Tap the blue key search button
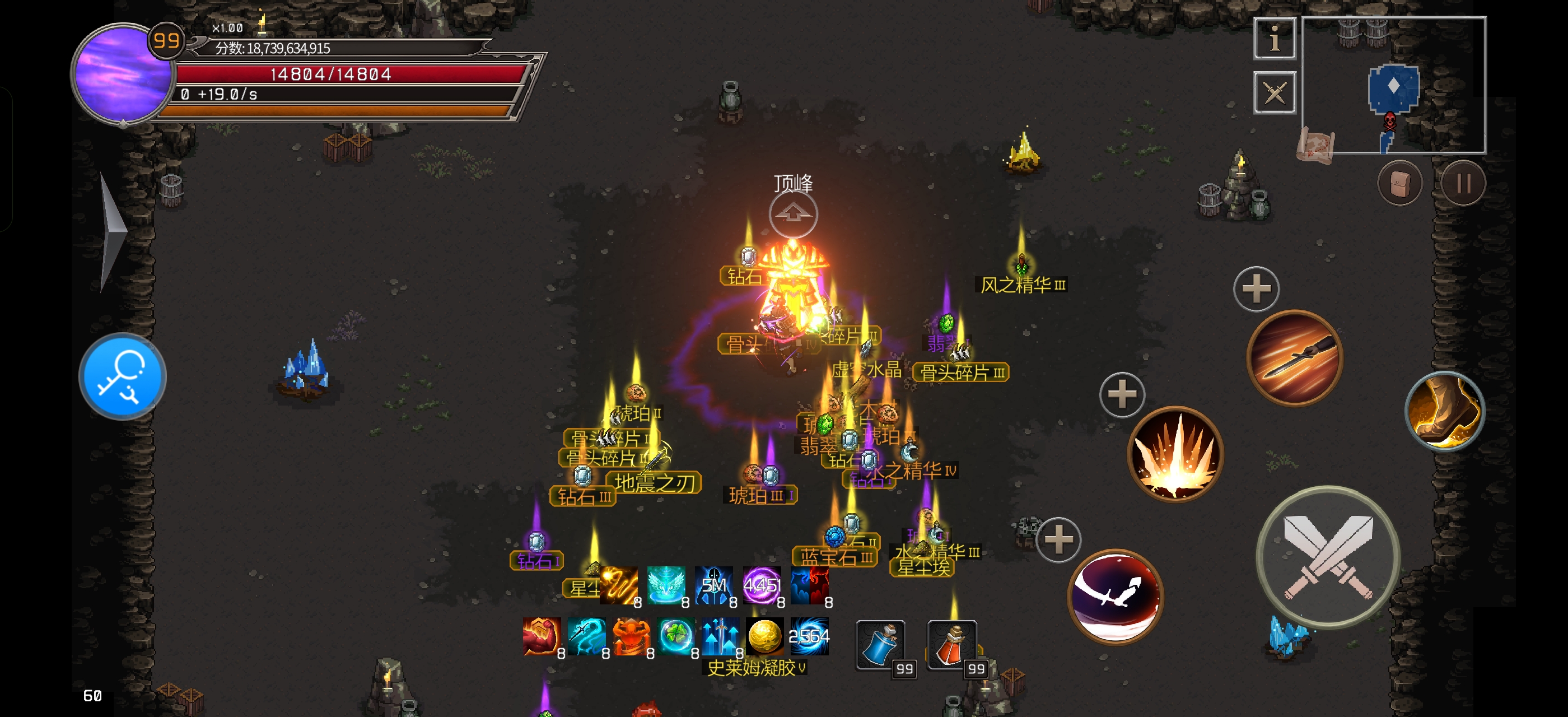This screenshot has height=717, width=1568. point(122,376)
